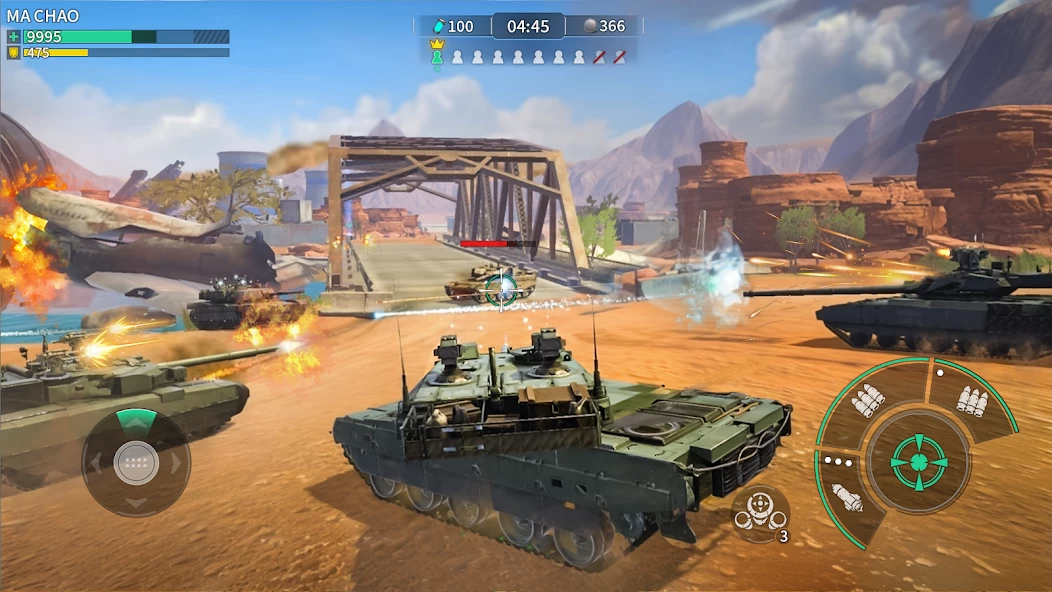
Task: Tap the joystick's left arrow
Action: [95, 463]
